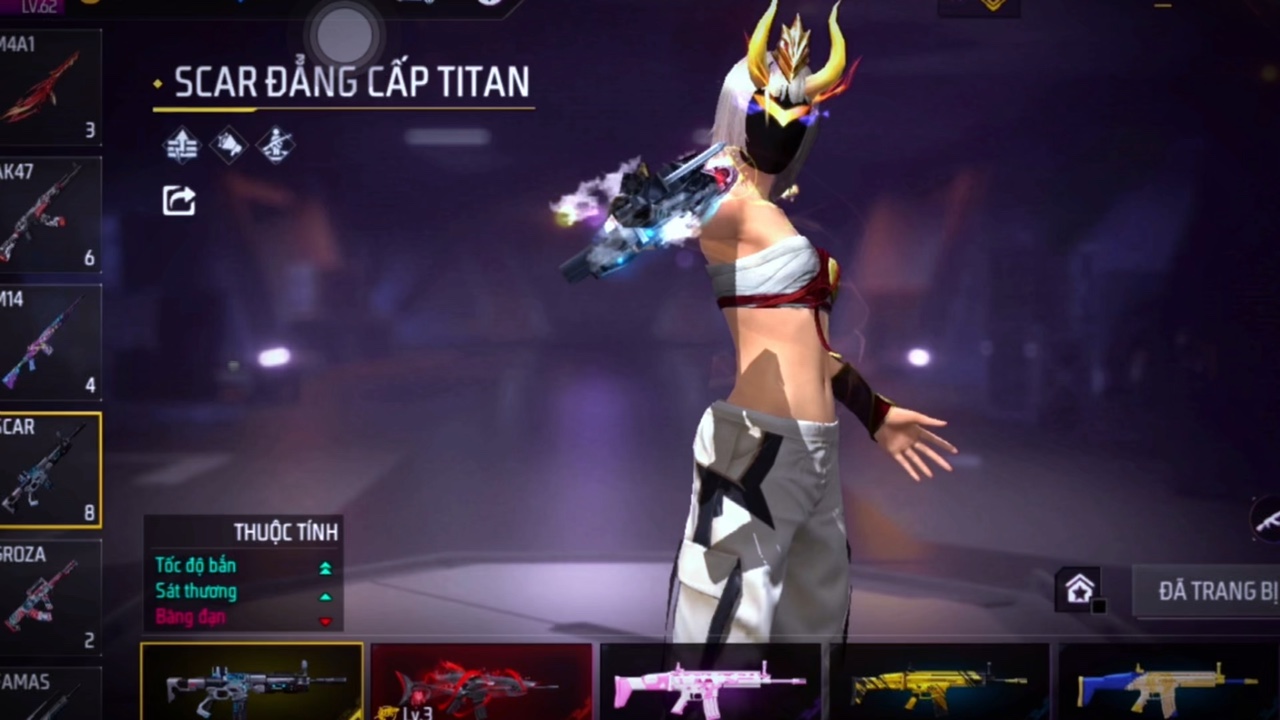Click the share icon under the title
The image size is (1280, 720).
tap(179, 200)
